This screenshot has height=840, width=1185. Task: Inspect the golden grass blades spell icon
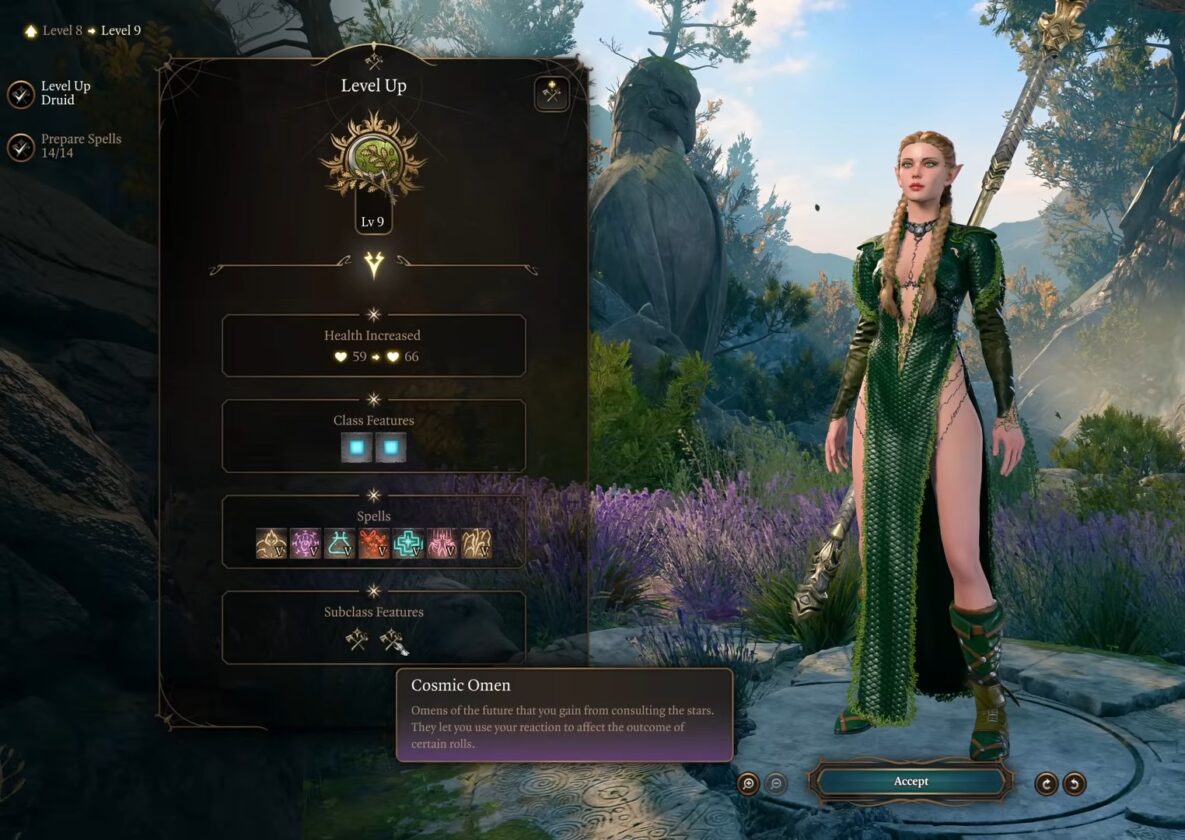(x=475, y=543)
